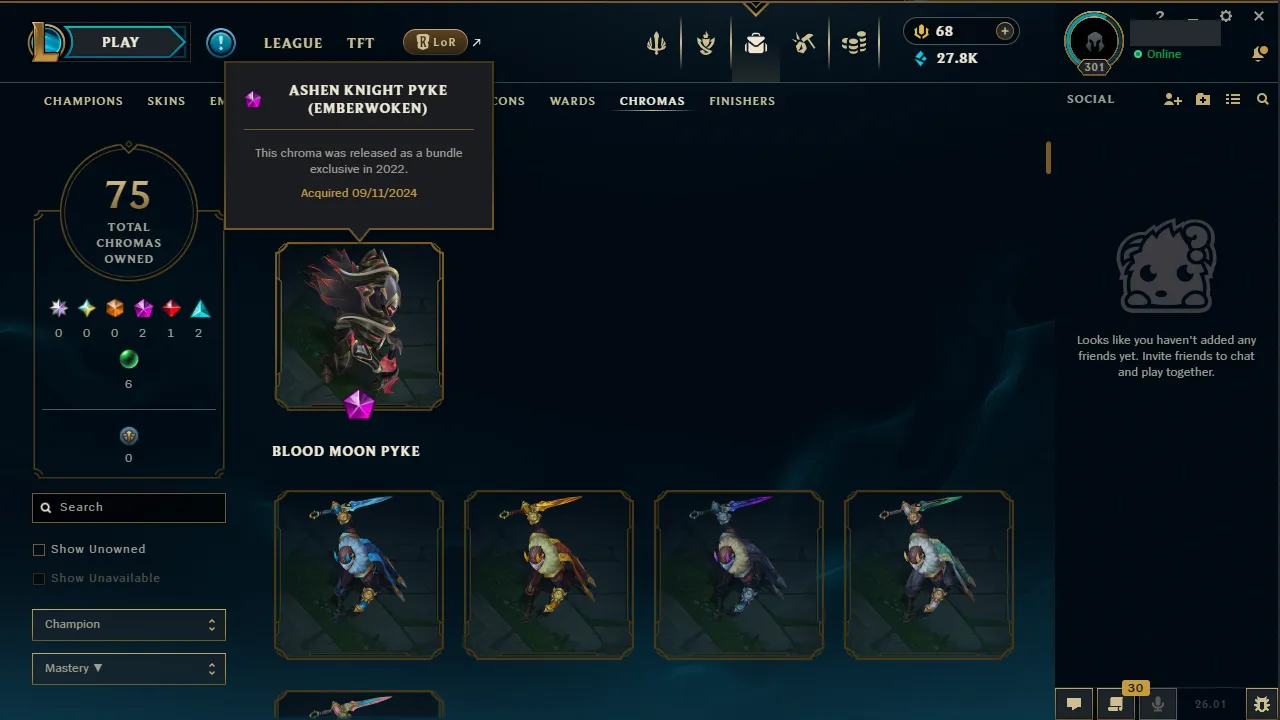The image size is (1280, 720).
Task: Open the Mastery sort dropdown
Action: (x=128, y=668)
